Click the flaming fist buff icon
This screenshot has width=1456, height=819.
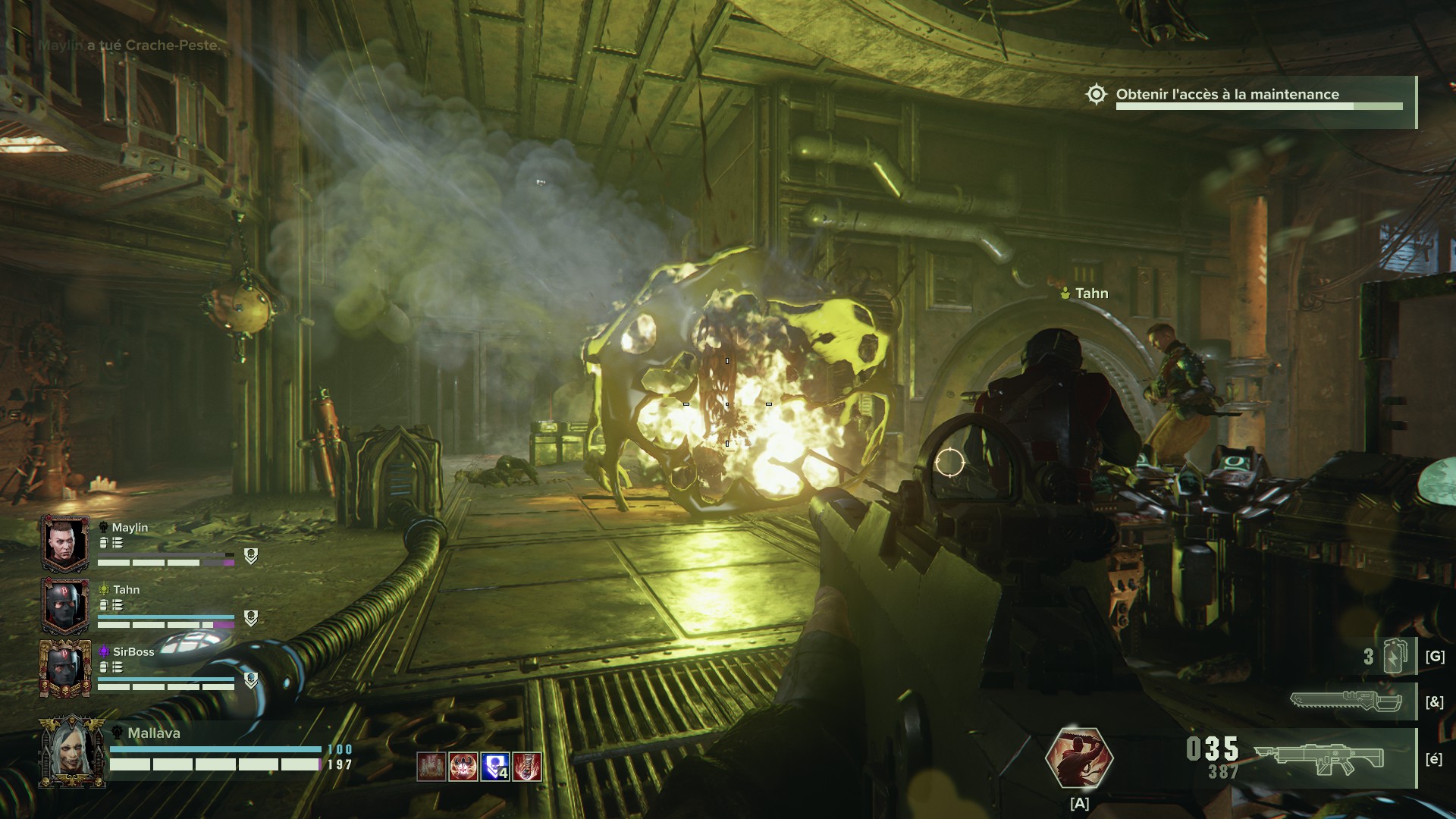527,767
